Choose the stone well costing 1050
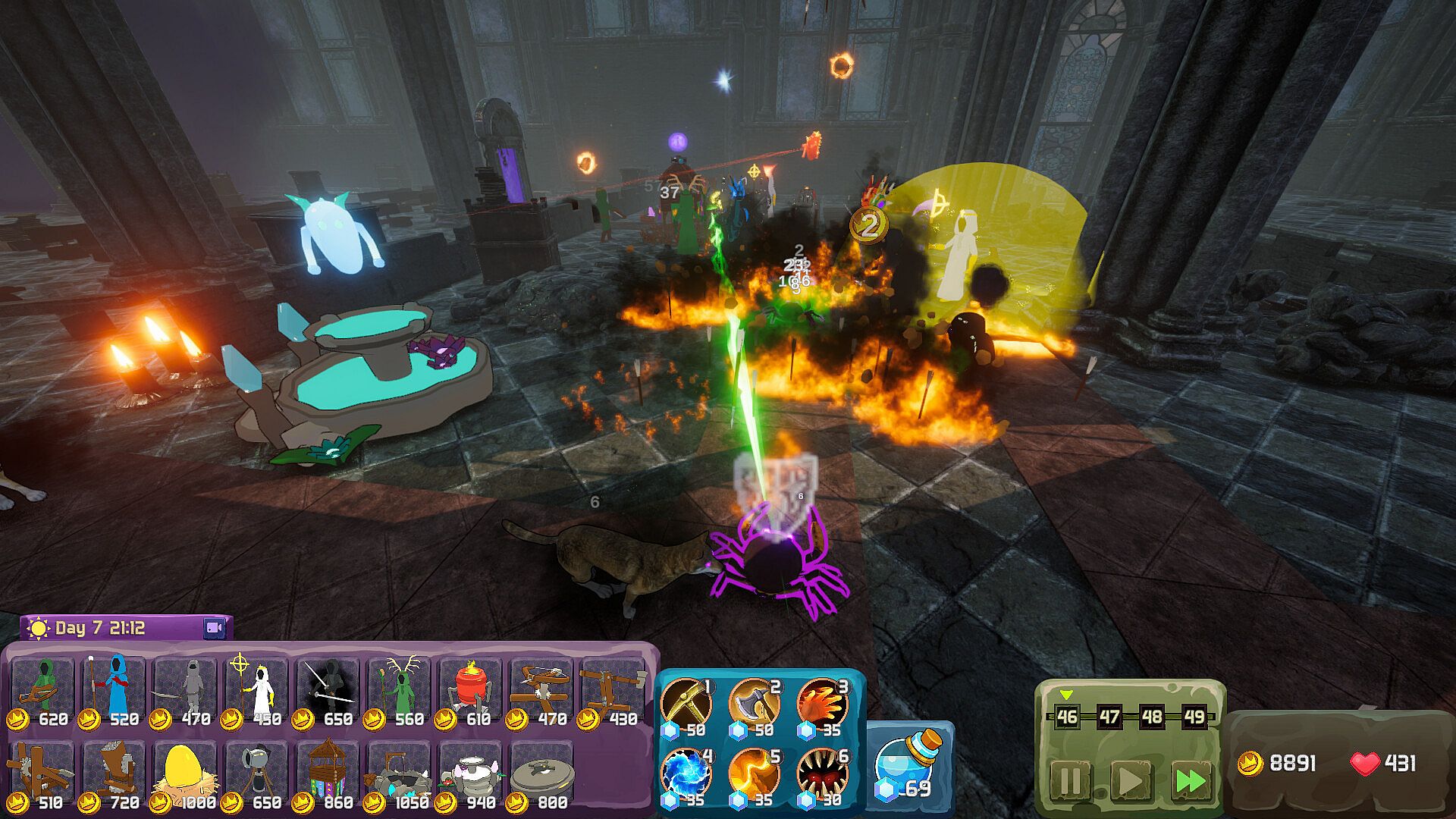This screenshot has height=819, width=1456. [x=400, y=774]
